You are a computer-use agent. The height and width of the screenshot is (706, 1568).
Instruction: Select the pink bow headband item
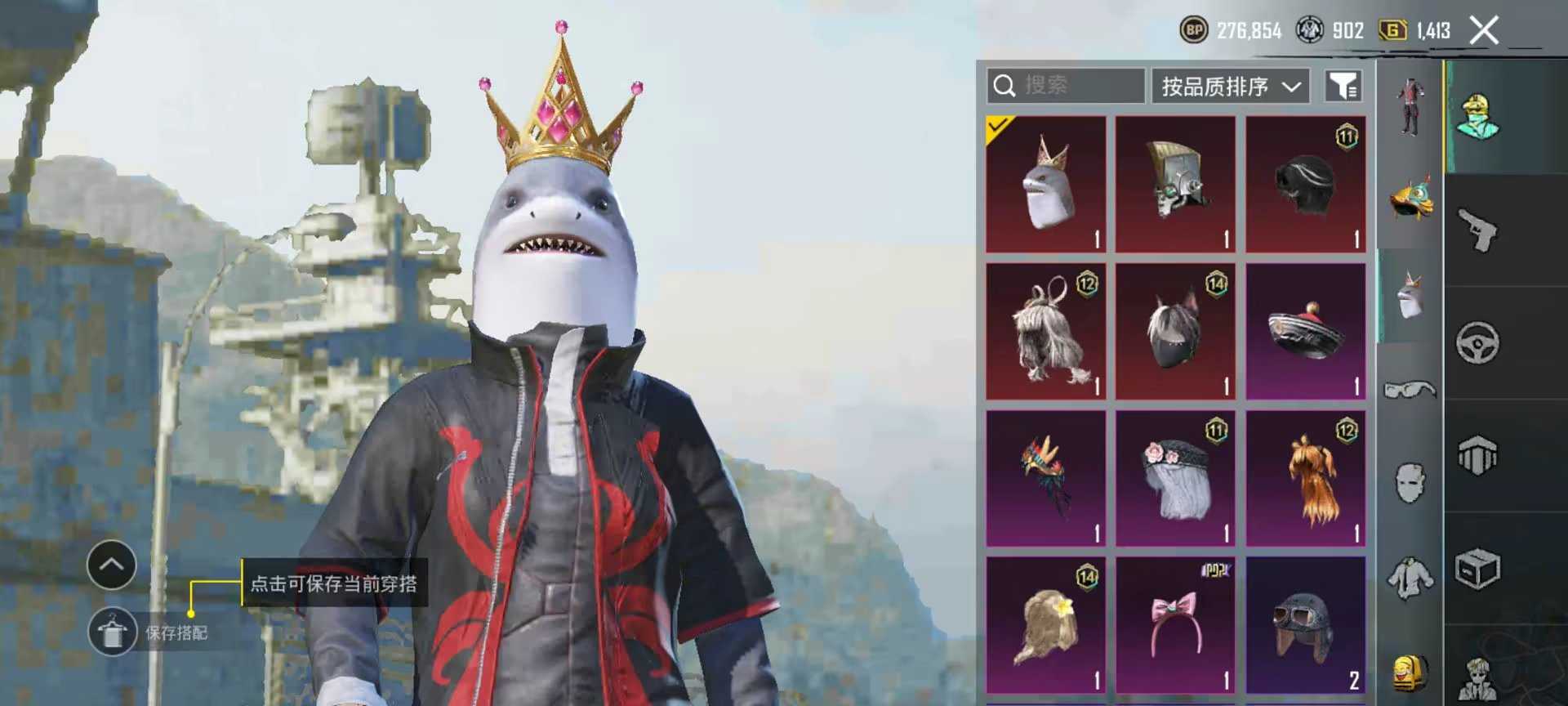[1175, 625]
